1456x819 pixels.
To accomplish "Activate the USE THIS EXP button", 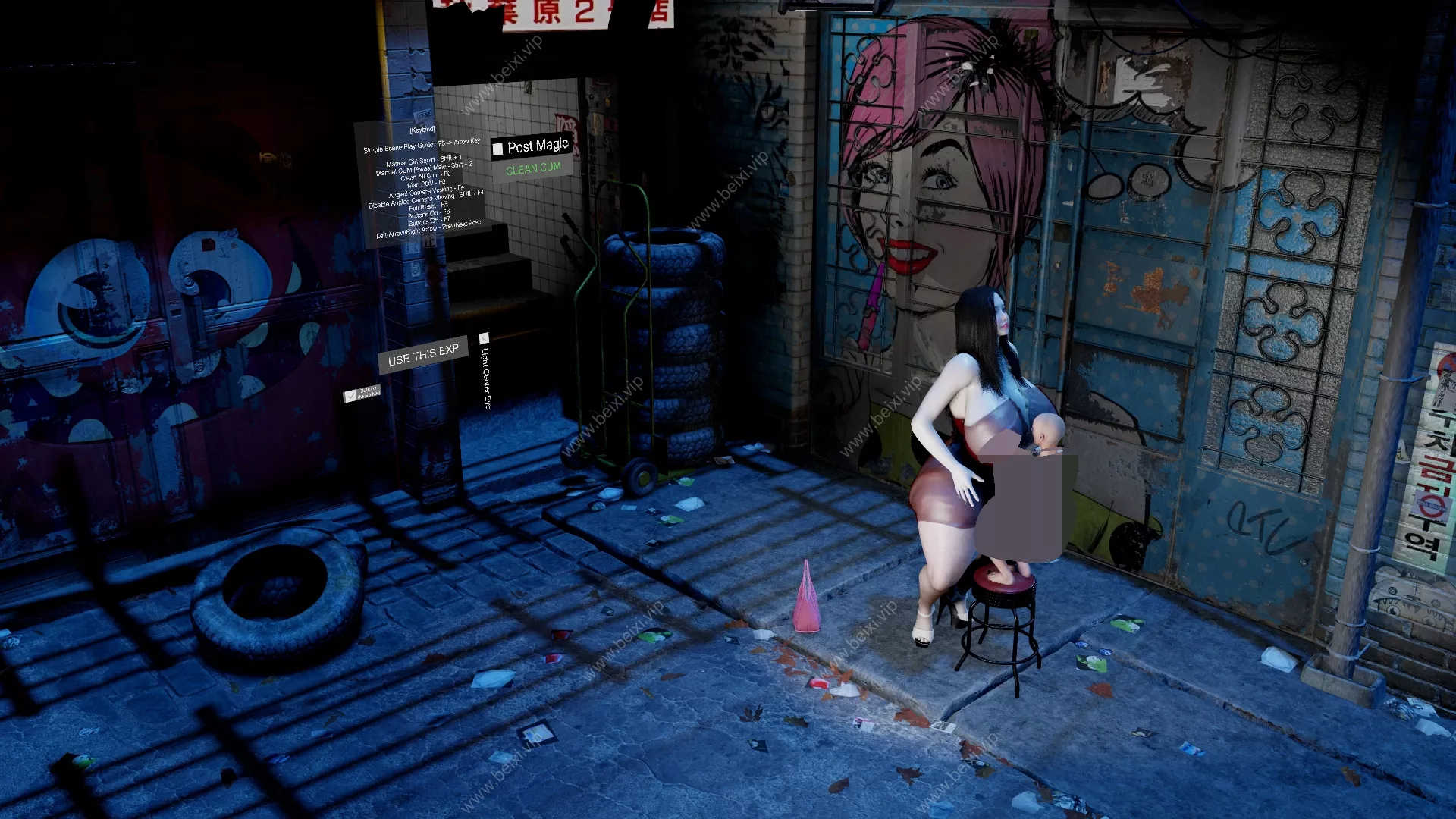I will click(423, 354).
